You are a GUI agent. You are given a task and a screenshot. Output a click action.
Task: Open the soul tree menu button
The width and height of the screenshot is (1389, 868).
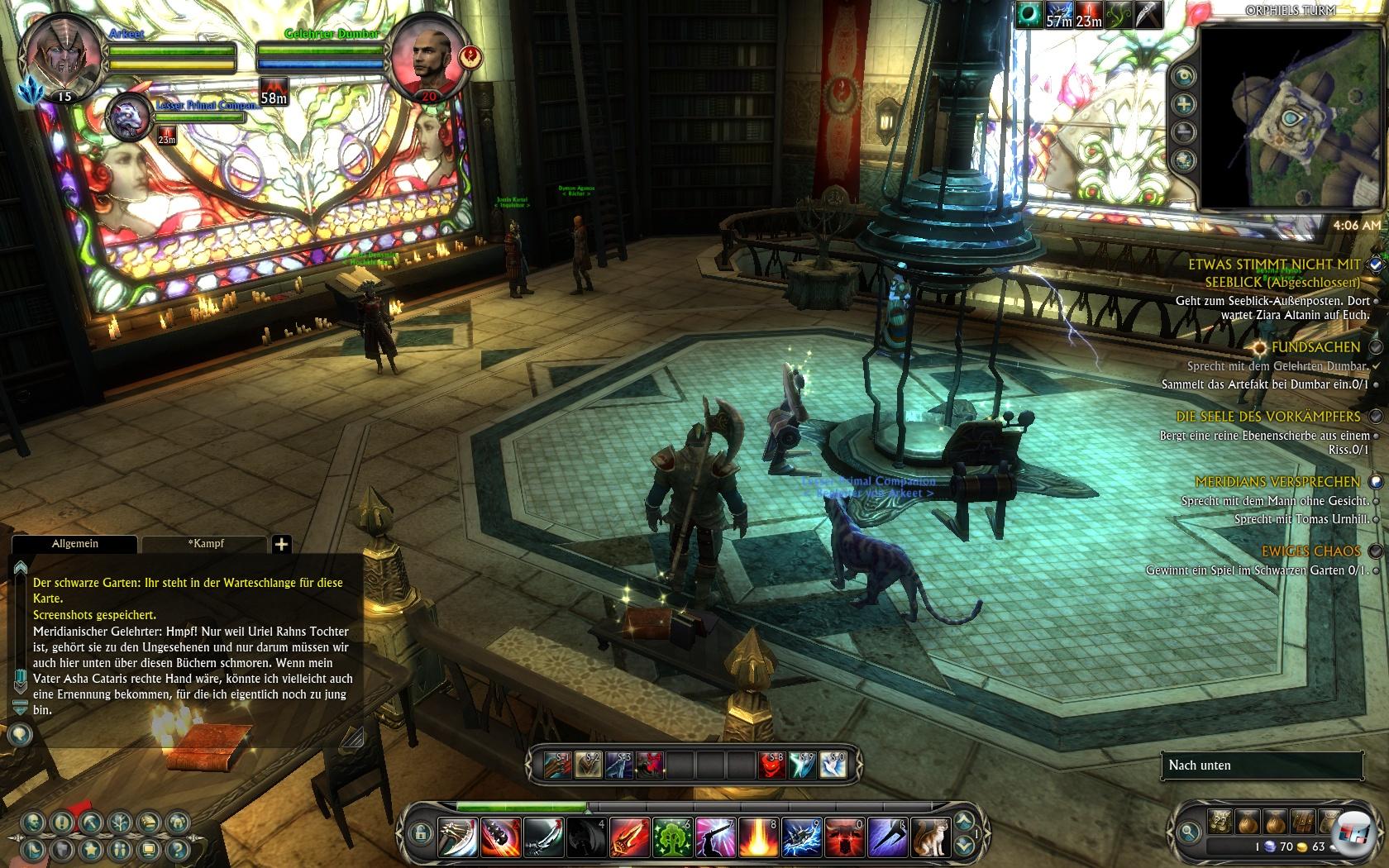coord(119,823)
